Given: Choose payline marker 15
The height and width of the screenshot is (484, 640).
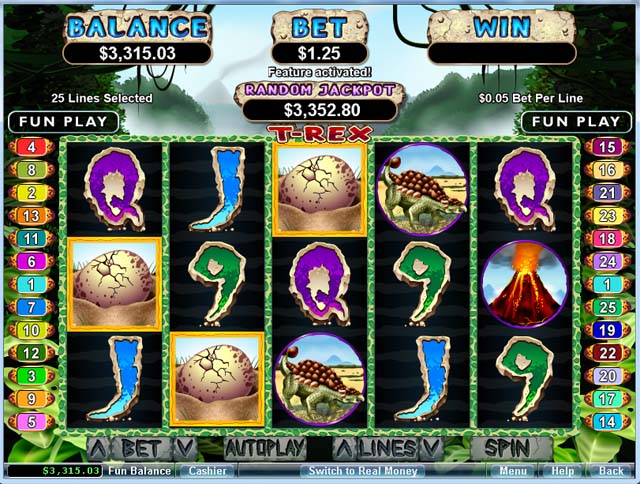Looking at the screenshot, I should [x=607, y=147].
